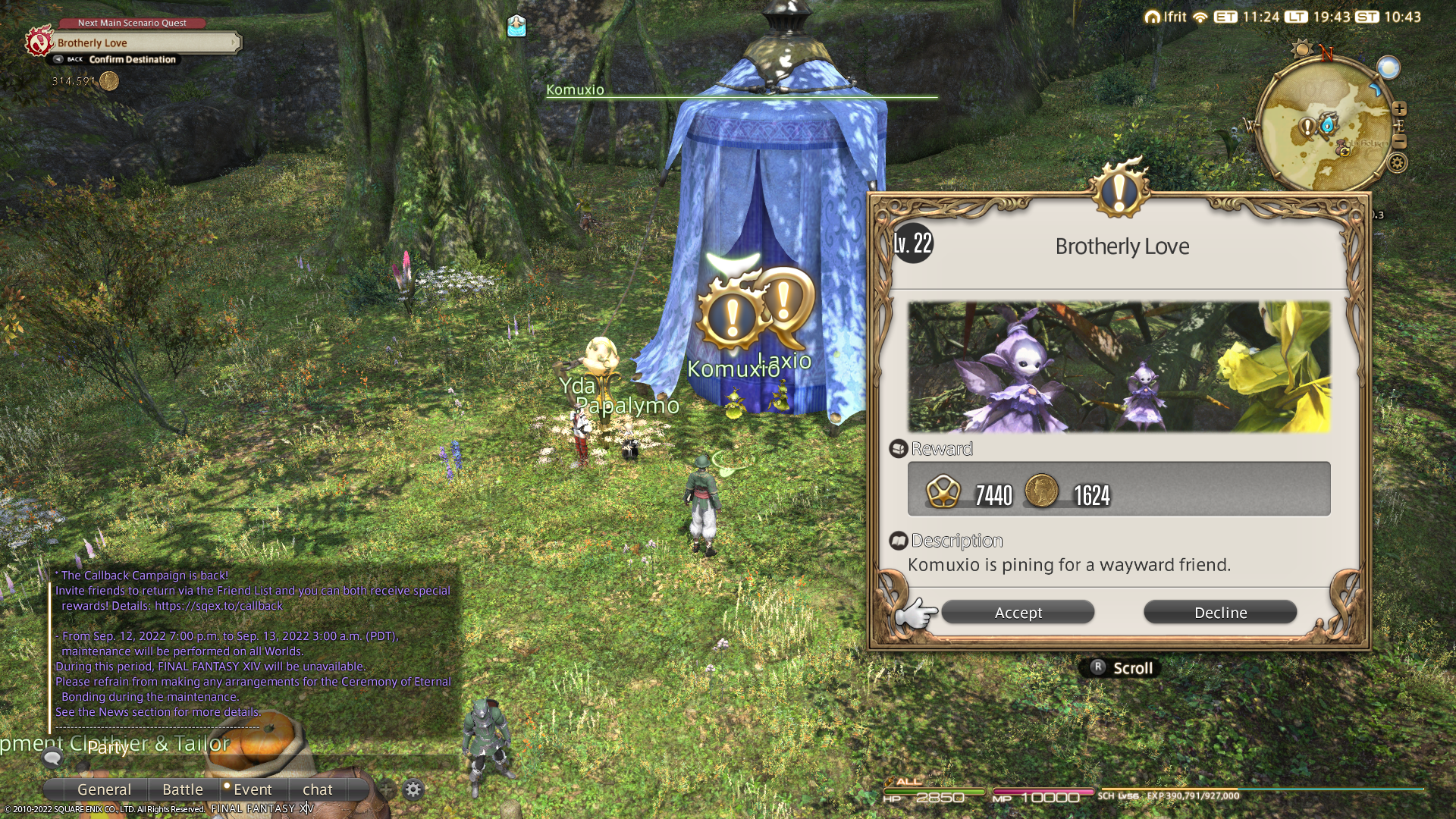Viewport: 1456px width, 819px height.
Task: Switch to the Battle chat tab
Action: (183, 789)
